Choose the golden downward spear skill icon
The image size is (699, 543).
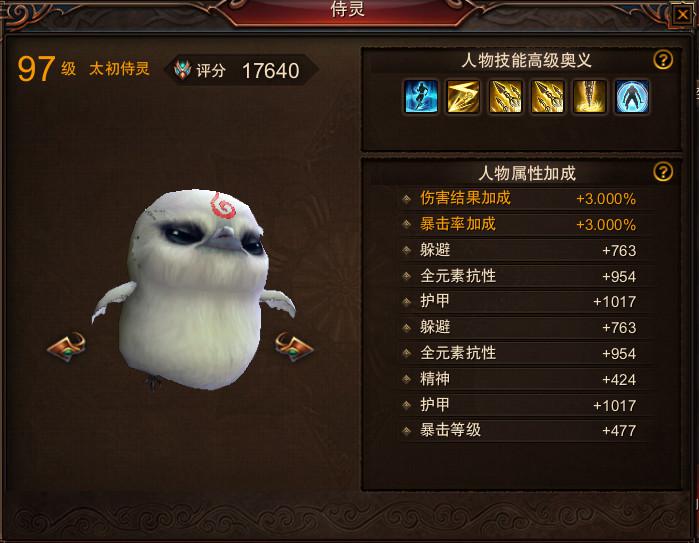tap(589, 97)
